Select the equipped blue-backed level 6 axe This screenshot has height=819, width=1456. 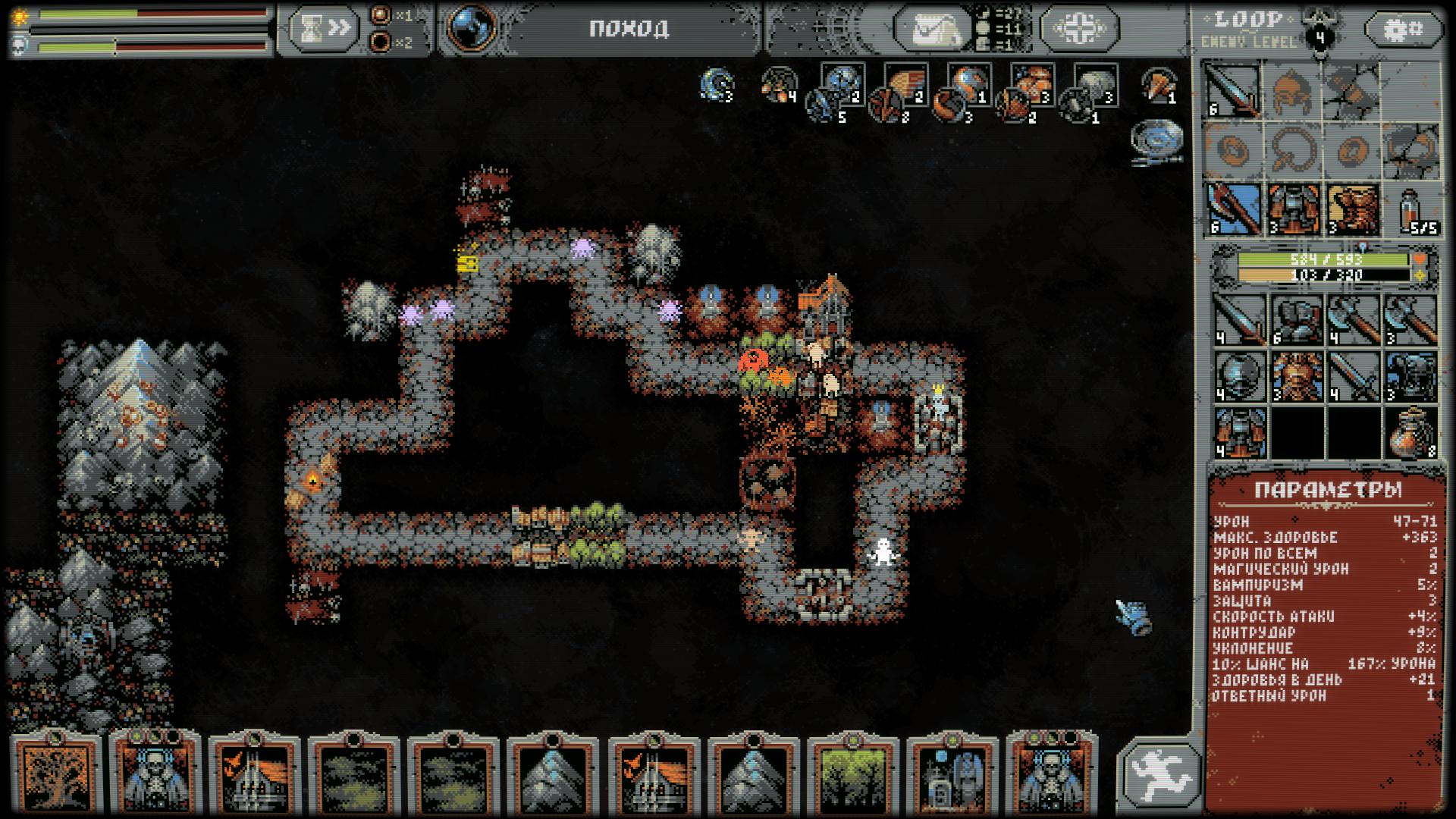coord(1233,209)
